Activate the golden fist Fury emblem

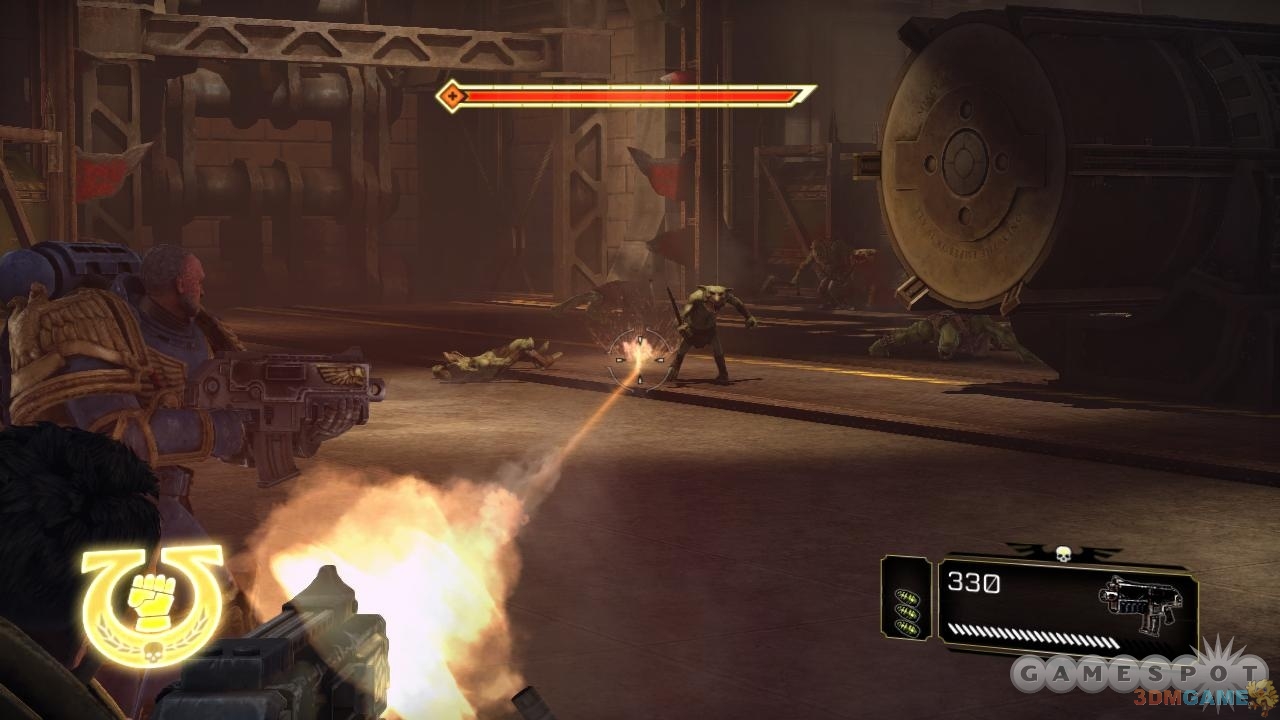point(150,602)
